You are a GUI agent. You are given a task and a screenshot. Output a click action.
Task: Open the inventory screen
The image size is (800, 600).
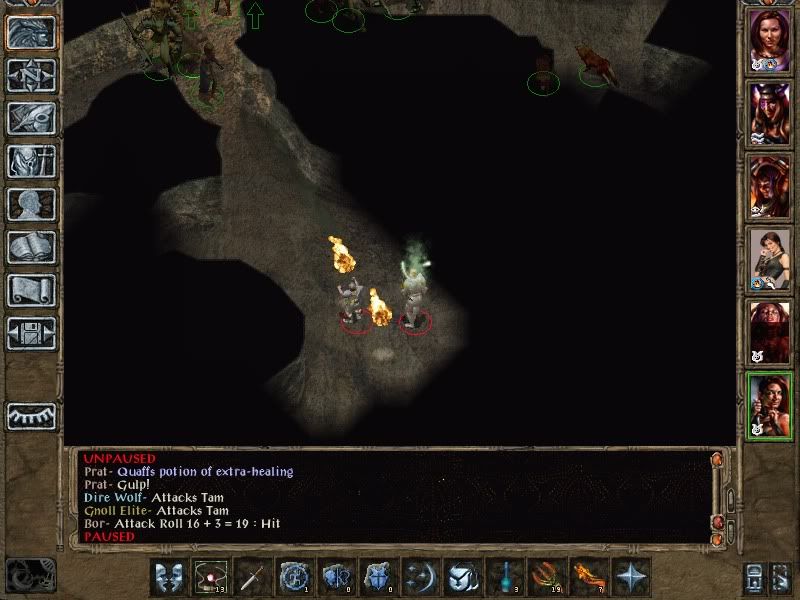point(32,162)
